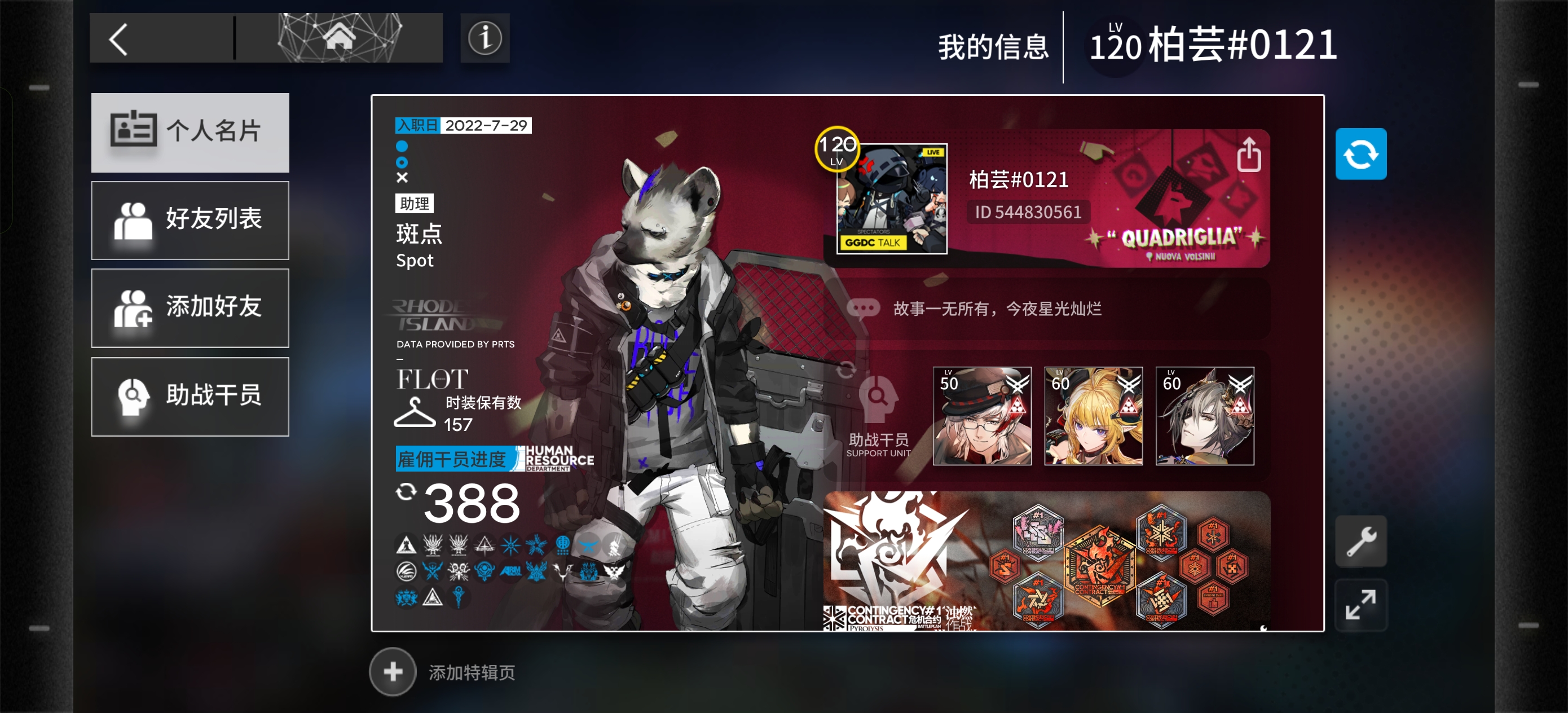Screen dimensions: 1568x713
Task: Select the level 50 support operator portrait
Action: [x=981, y=416]
